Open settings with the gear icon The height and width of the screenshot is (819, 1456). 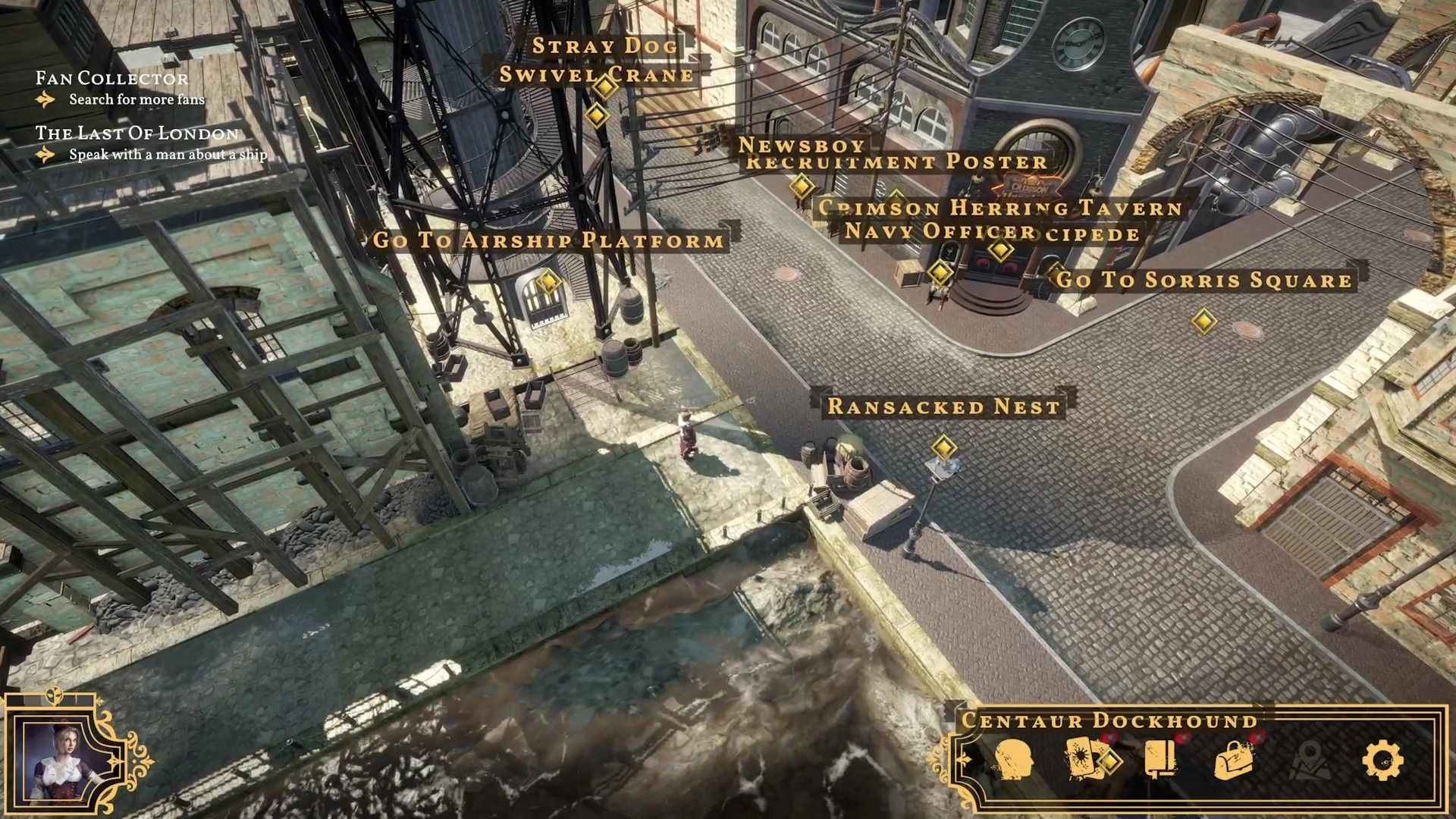pyautogui.click(x=1382, y=760)
